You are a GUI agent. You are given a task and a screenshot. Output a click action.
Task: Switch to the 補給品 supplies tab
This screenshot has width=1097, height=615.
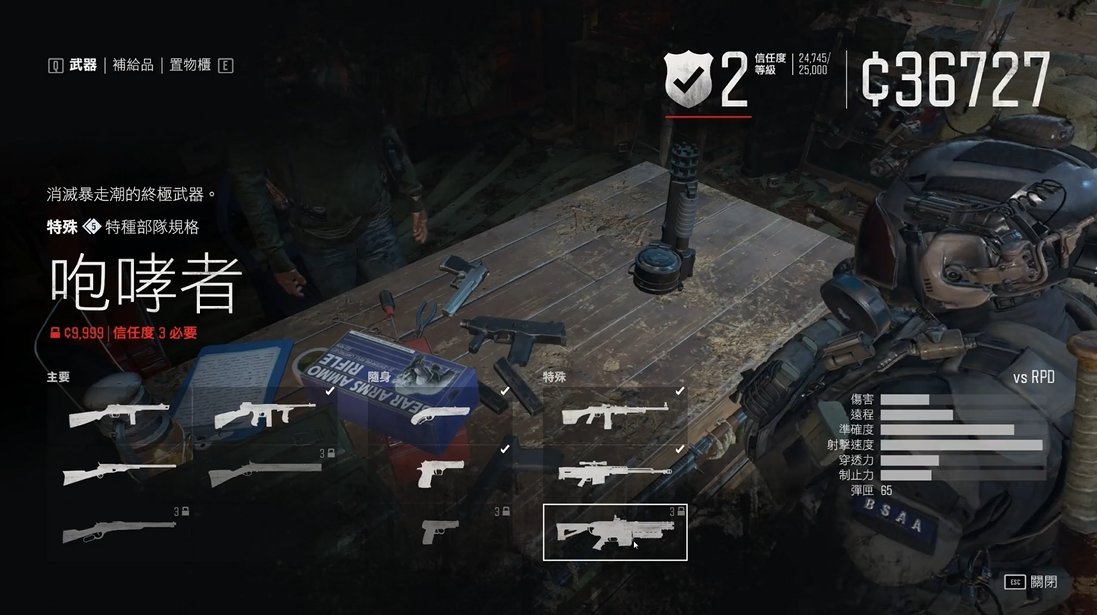[133, 66]
